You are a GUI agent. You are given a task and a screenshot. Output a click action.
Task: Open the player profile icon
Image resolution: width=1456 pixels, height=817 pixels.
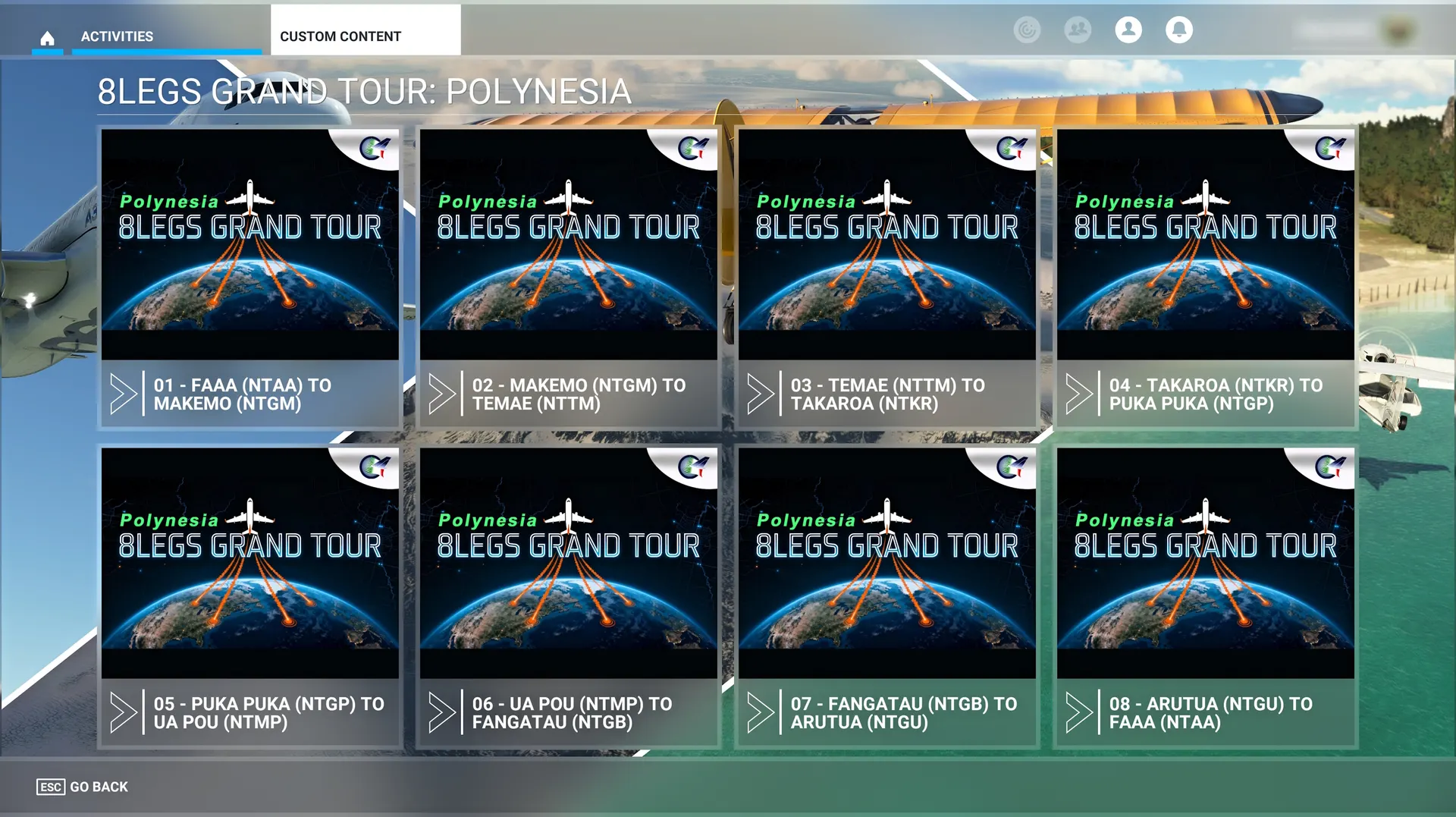click(x=1128, y=30)
